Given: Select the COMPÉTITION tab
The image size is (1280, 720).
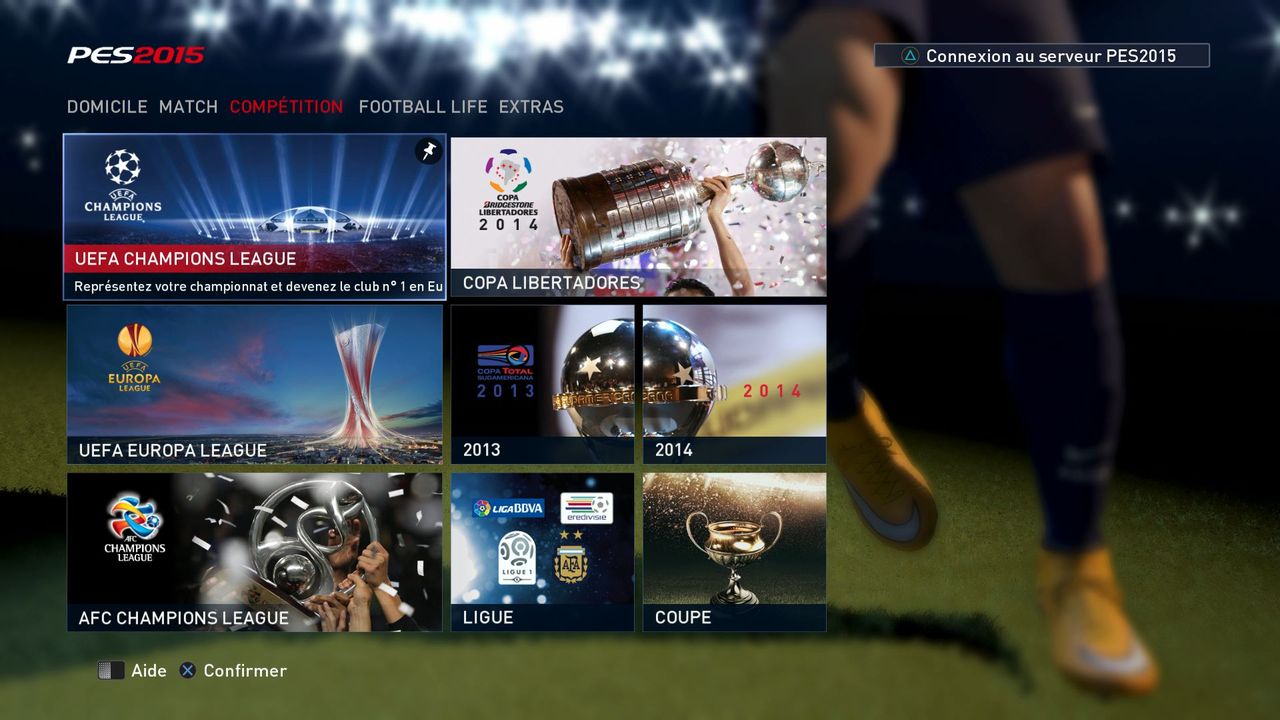Looking at the screenshot, I should pyautogui.click(x=286, y=107).
